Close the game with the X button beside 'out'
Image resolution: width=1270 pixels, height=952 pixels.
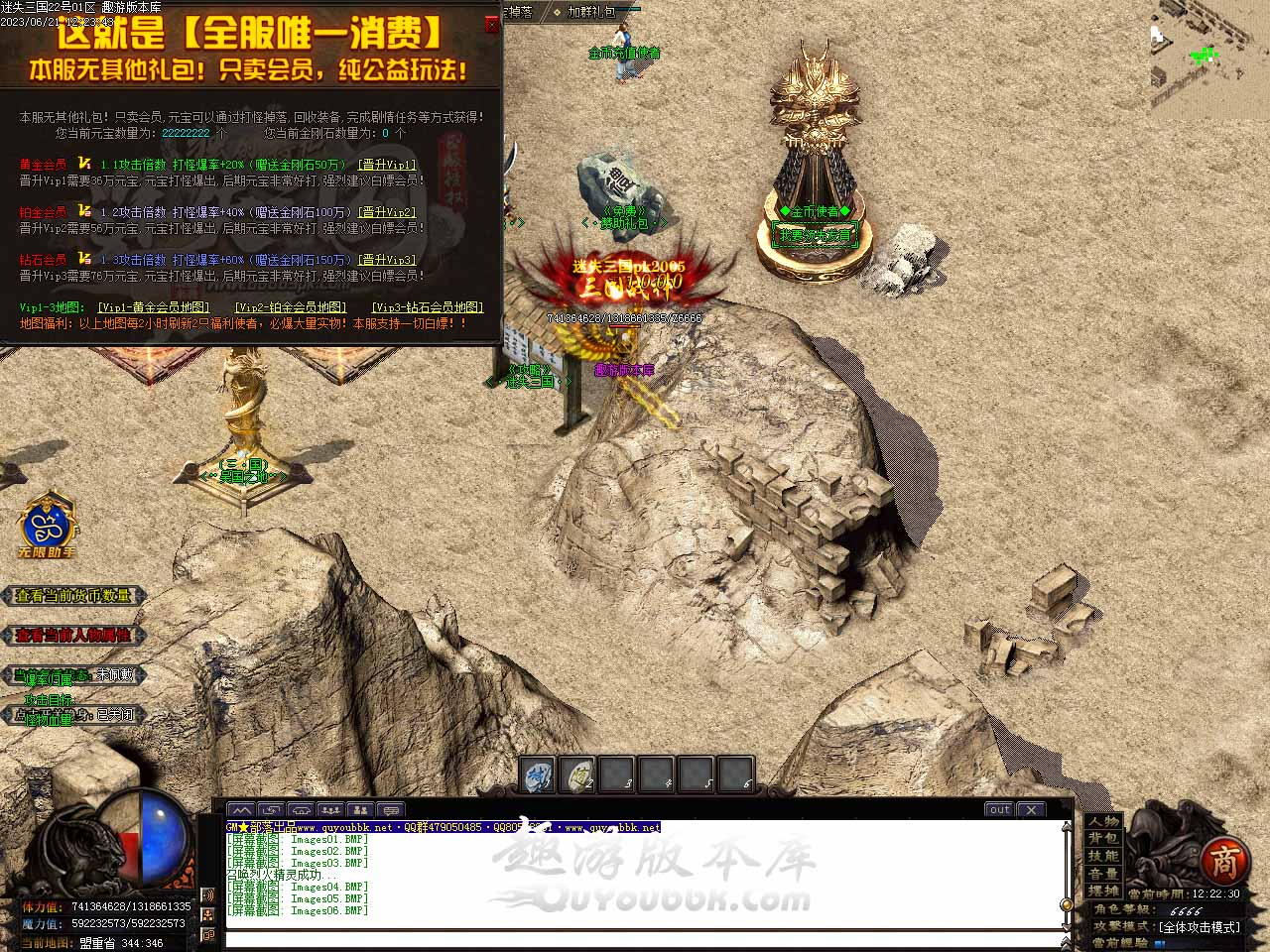point(1032,809)
